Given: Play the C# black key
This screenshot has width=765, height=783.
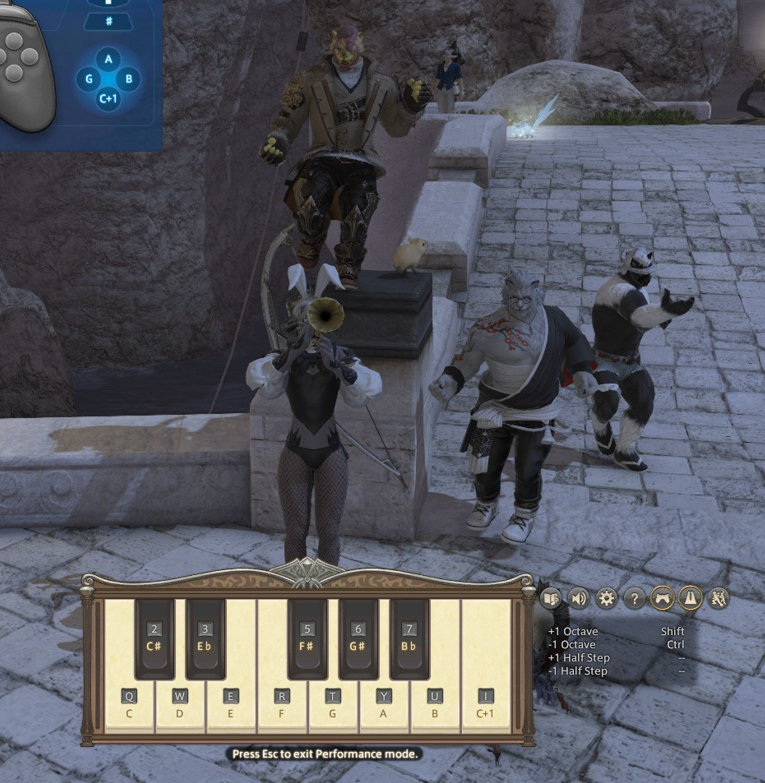Looking at the screenshot, I should coord(154,638).
